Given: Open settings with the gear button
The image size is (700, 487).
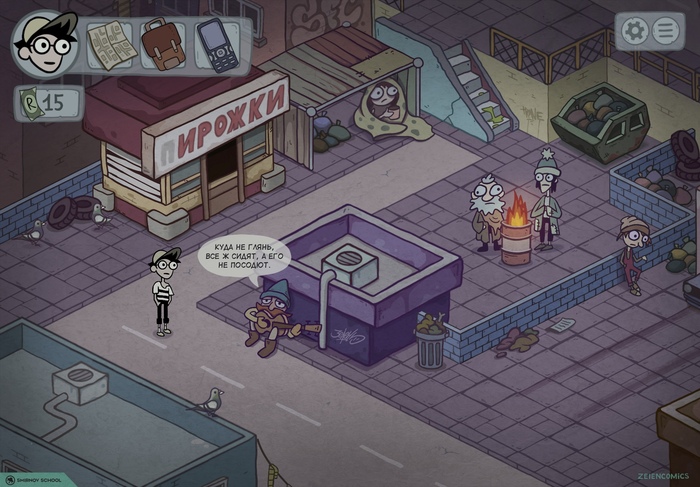Looking at the screenshot, I should click(x=634, y=31).
